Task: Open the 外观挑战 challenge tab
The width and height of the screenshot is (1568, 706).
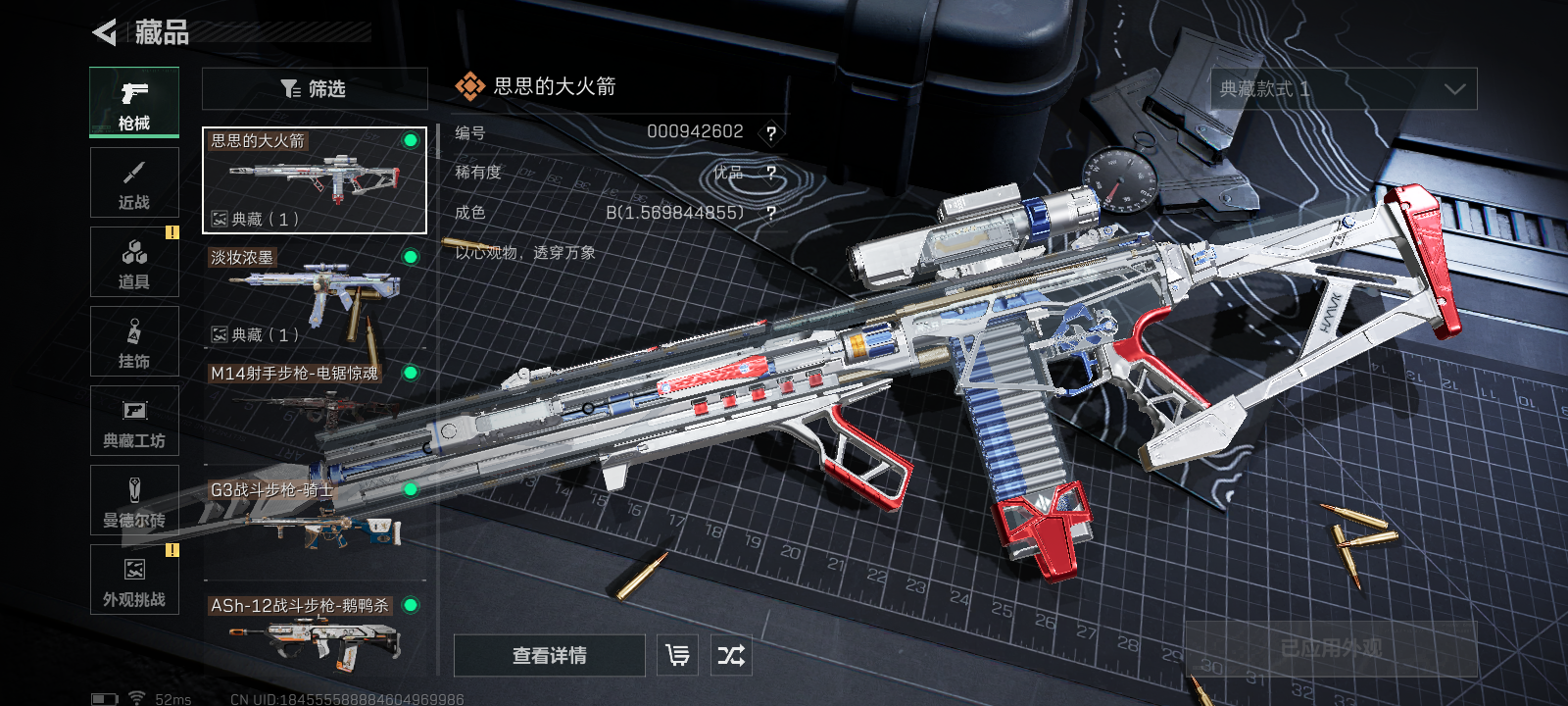Action: click(x=134, y=580)
